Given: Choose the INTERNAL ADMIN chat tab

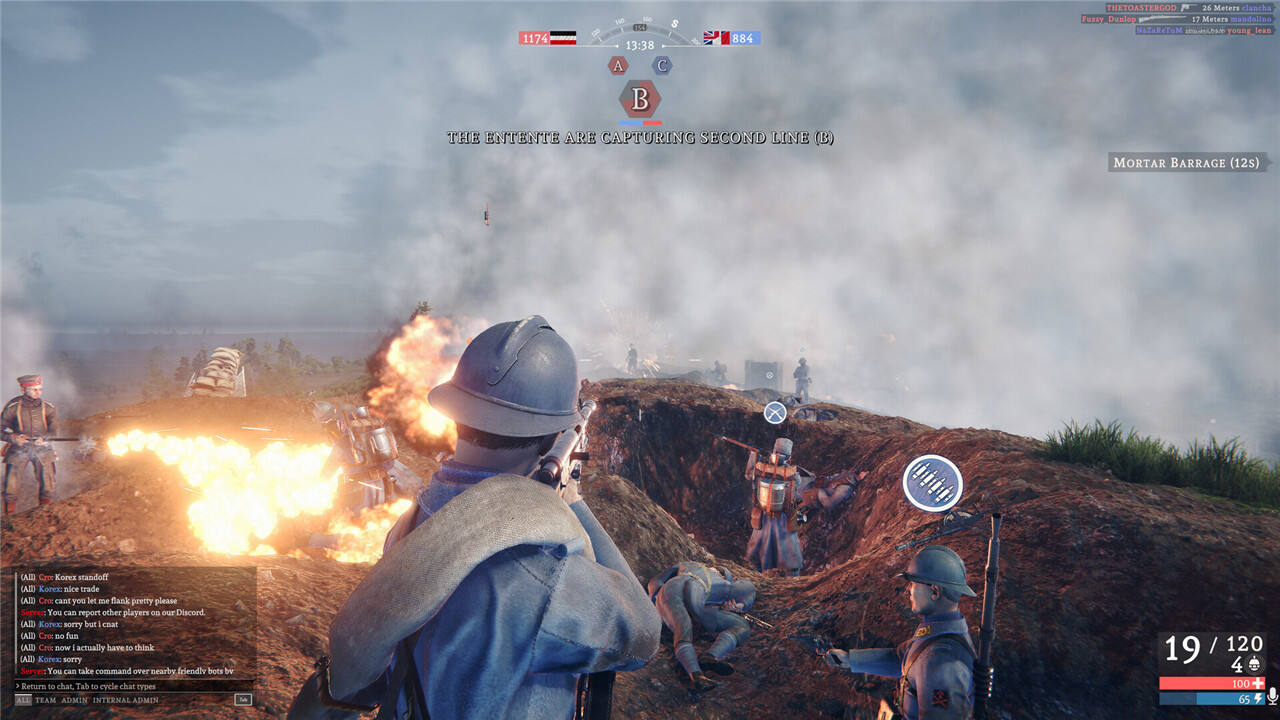Looking at the screenshot, I should tap(126, 700).
